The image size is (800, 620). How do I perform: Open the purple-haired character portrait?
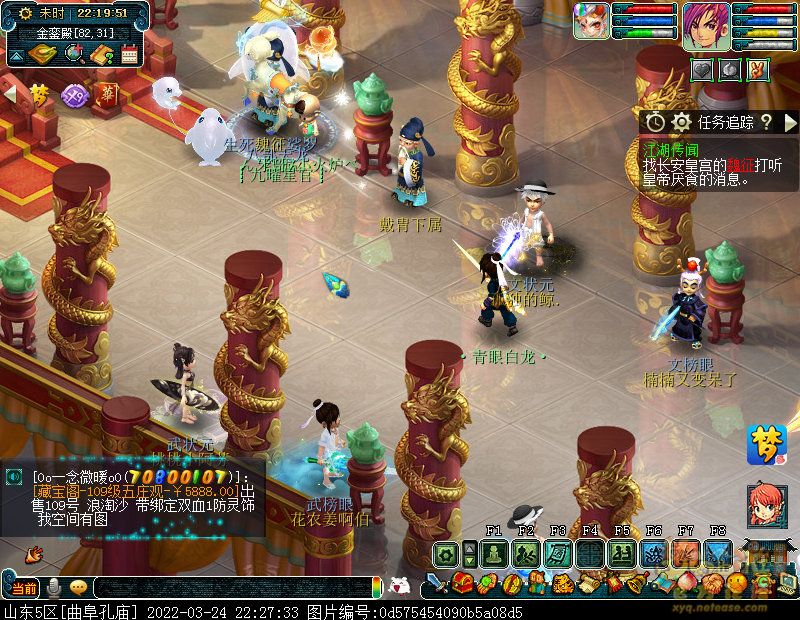point(706,25)
